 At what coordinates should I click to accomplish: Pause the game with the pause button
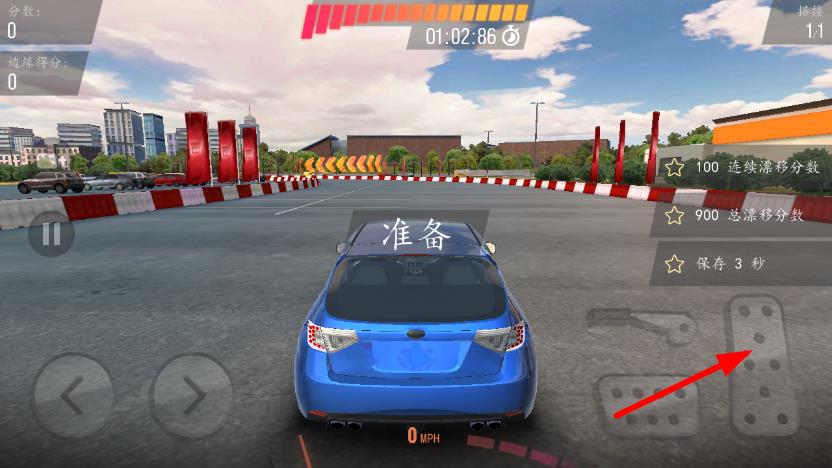coord(51,236)
